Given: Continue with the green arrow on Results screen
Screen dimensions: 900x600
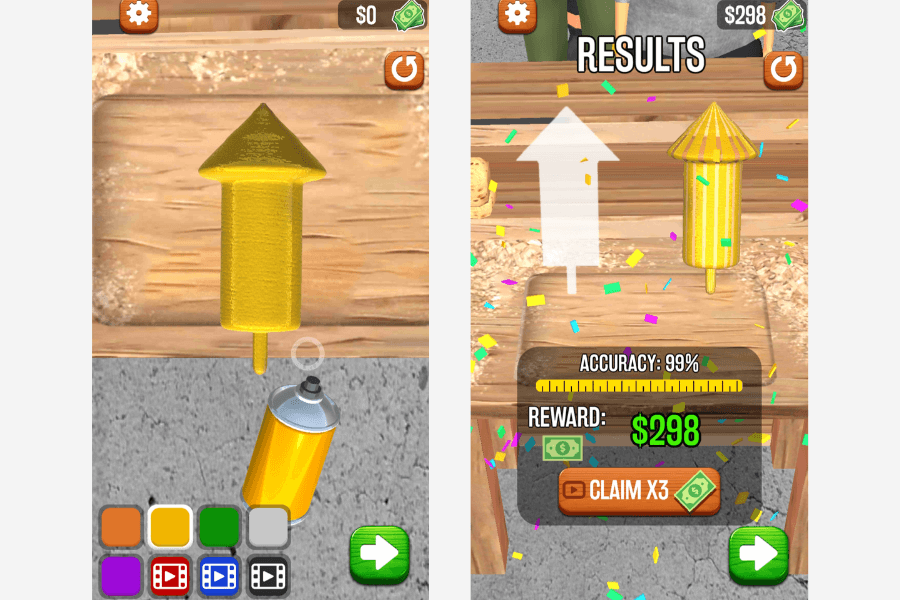Looking at the screenshot, I should point(758,554).
